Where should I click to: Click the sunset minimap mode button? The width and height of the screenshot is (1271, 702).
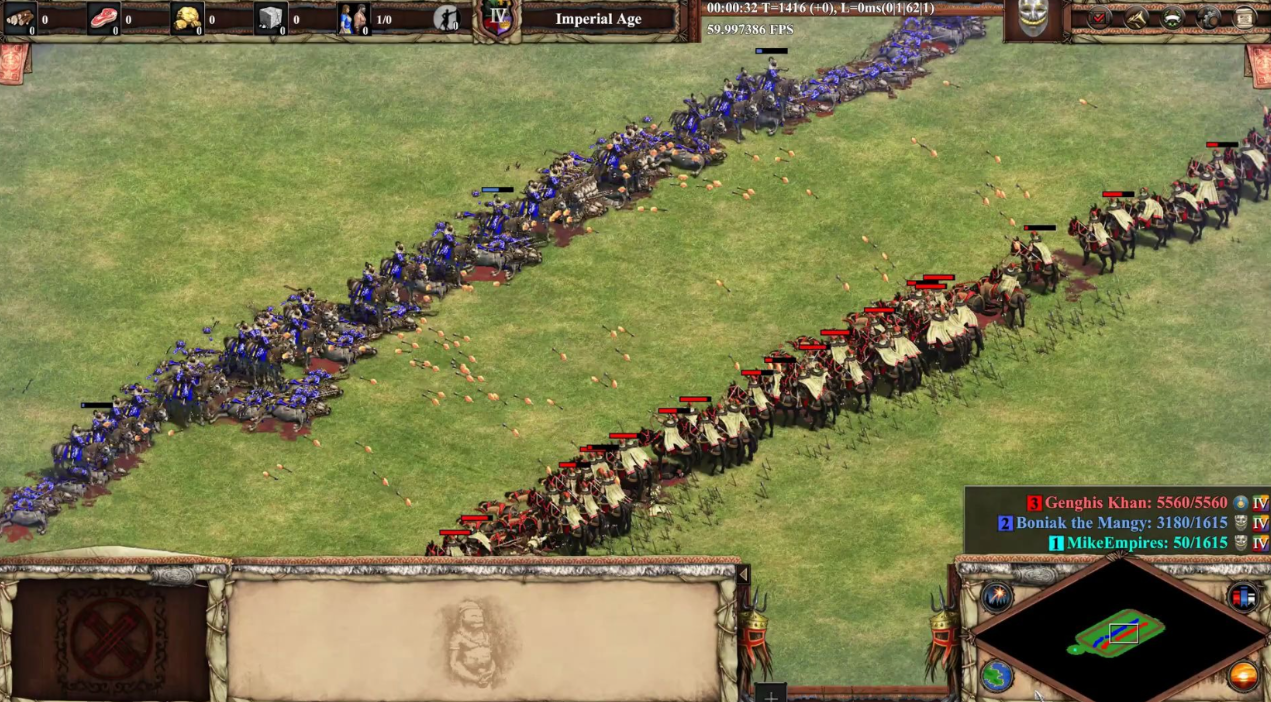tap(1243, 675)
